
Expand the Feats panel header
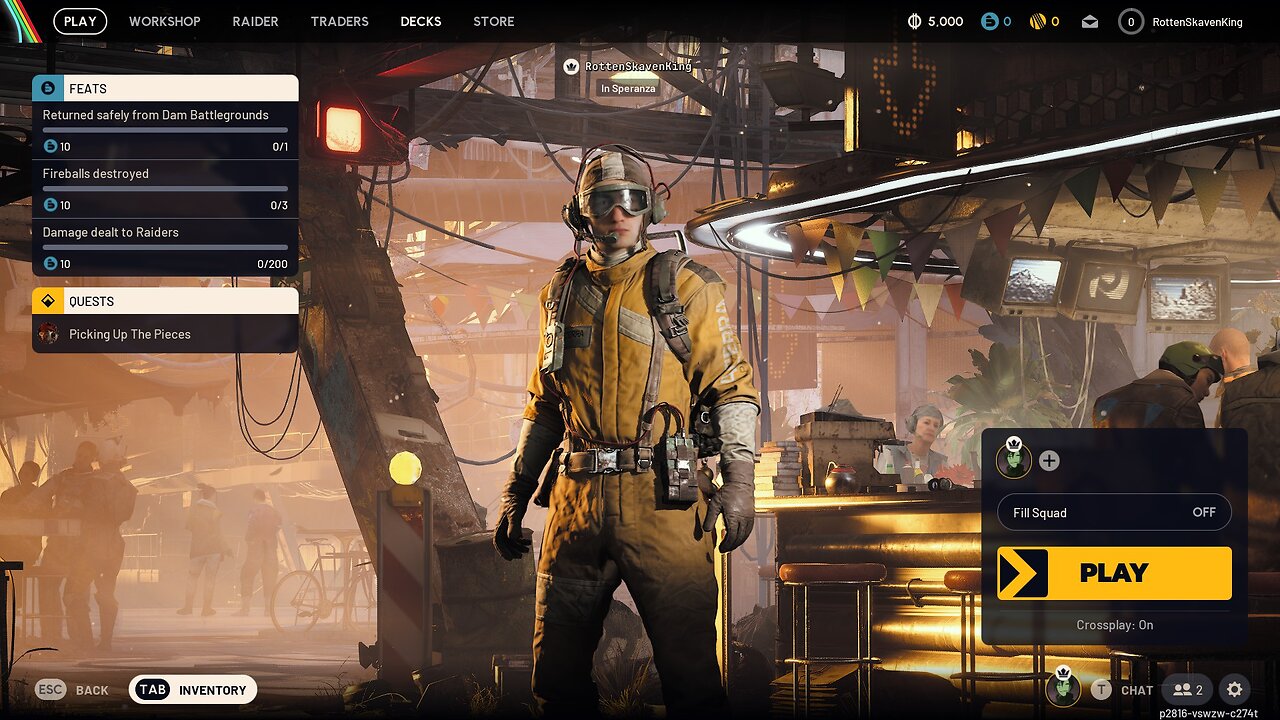(165, 88)
